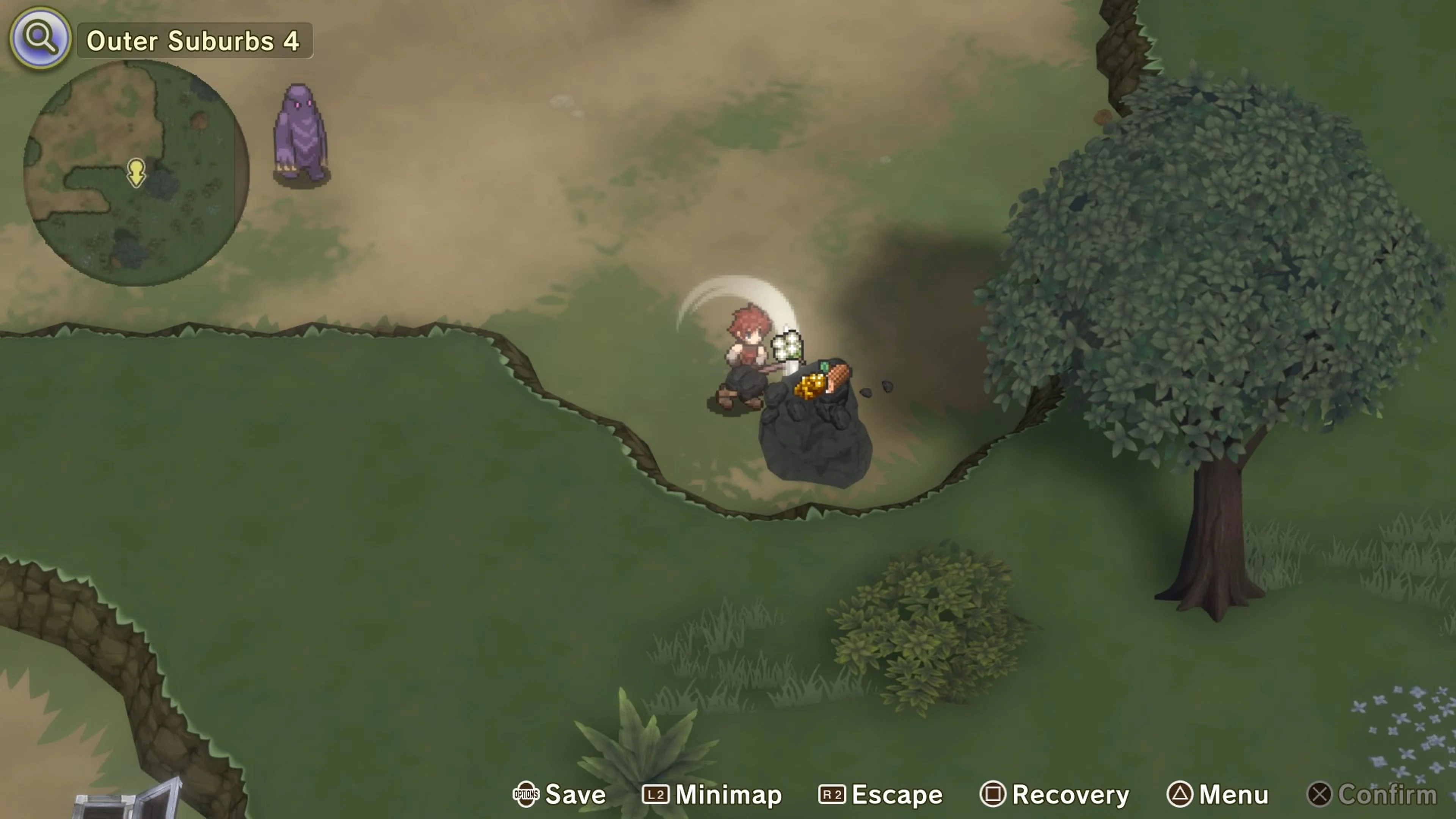This screenshot has height=819, width=1456.
Task: Expand the Outer Suburbs 4 area label
Action: click(x=195, y=41)
